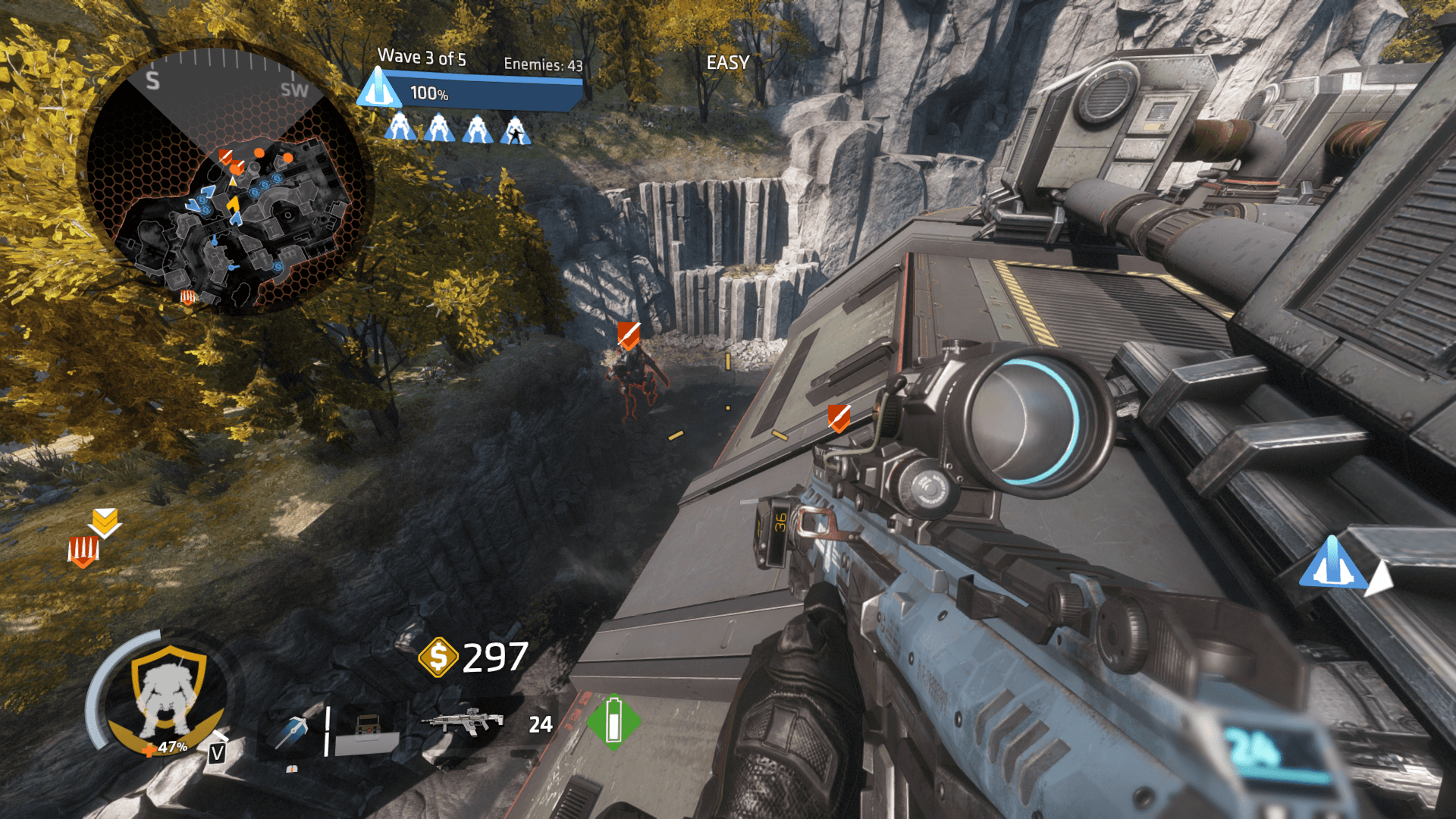
Task: Click the teammate icon with the pilot silhouette
Action: click(516, 130)
